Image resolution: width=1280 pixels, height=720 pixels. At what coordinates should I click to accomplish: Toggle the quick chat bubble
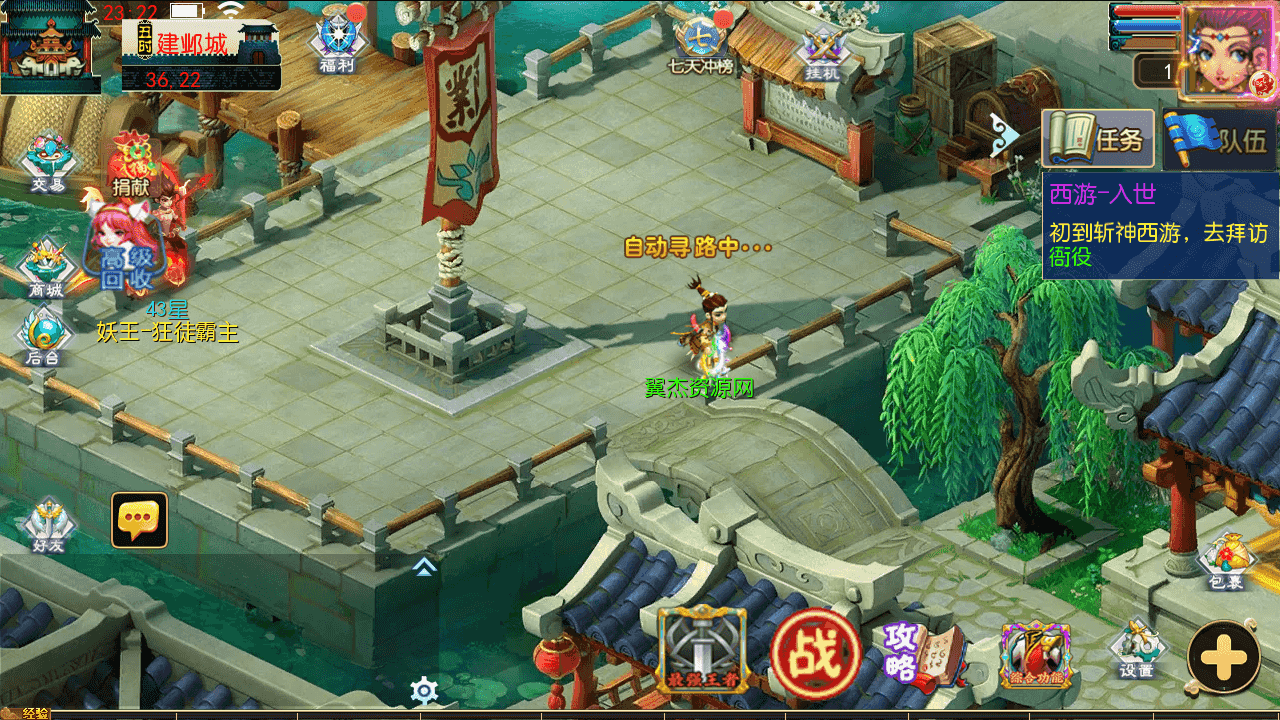138,518
